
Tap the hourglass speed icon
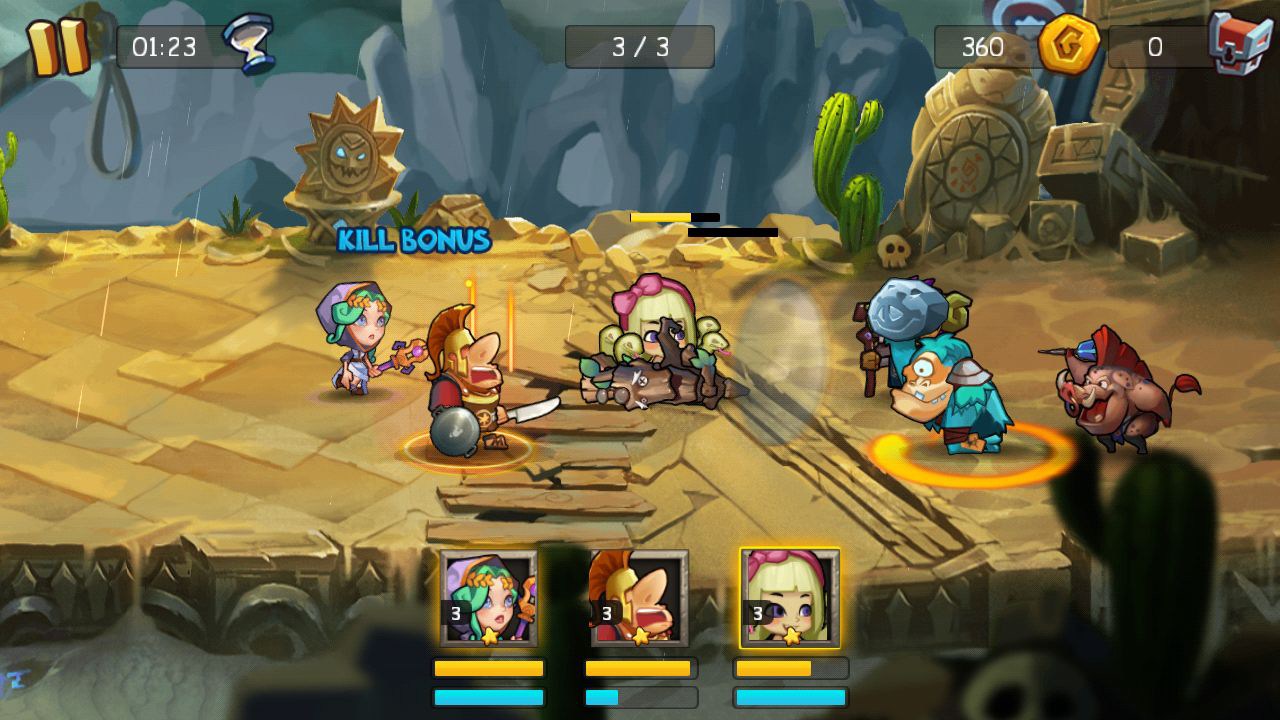coord(247,44)
